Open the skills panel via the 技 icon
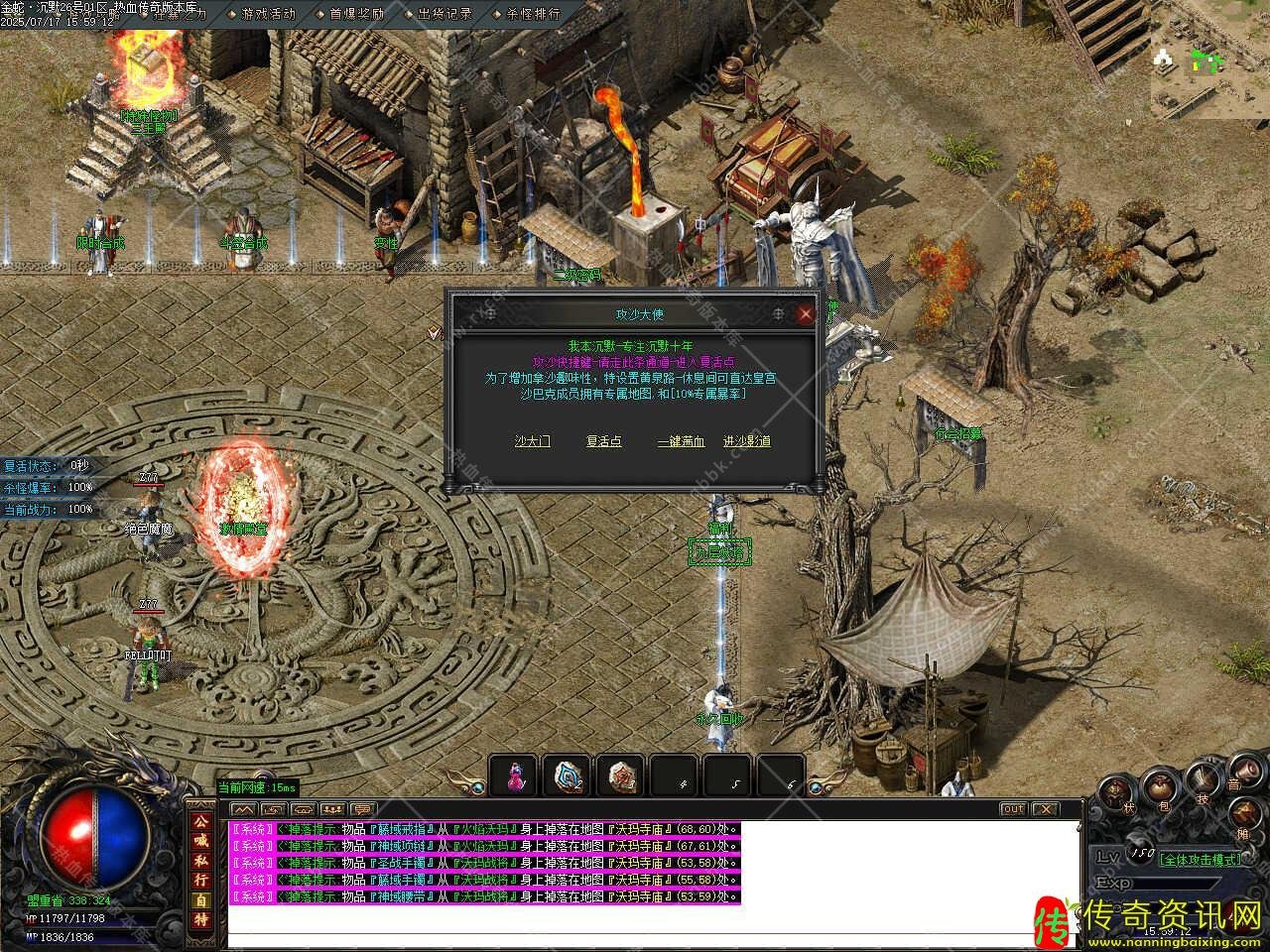The image size is (1270, 952). (1204, 778)
